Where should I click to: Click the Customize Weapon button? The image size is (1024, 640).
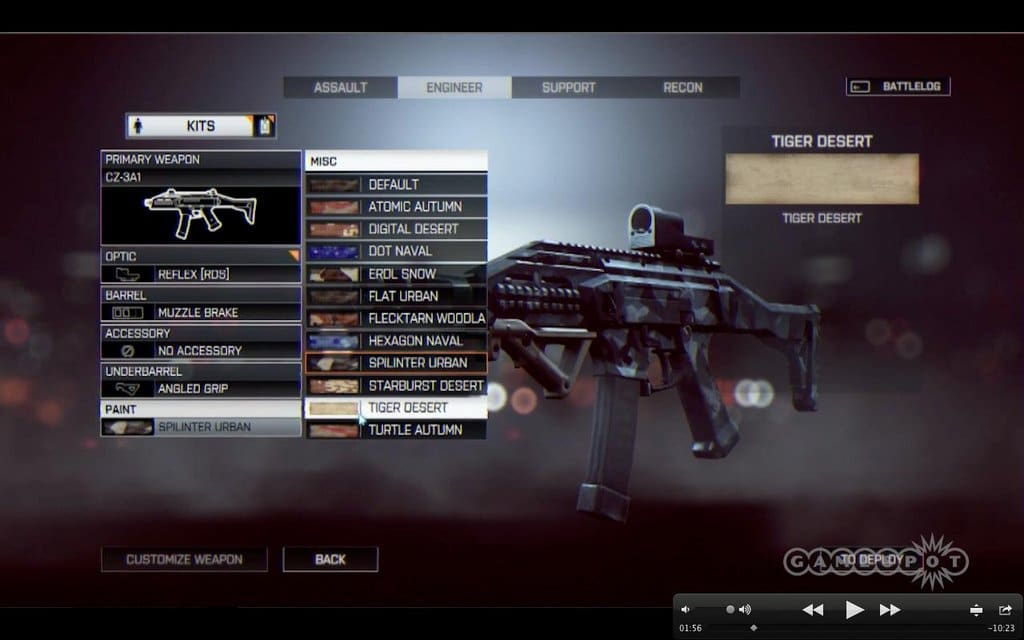[x=184, y=559]
